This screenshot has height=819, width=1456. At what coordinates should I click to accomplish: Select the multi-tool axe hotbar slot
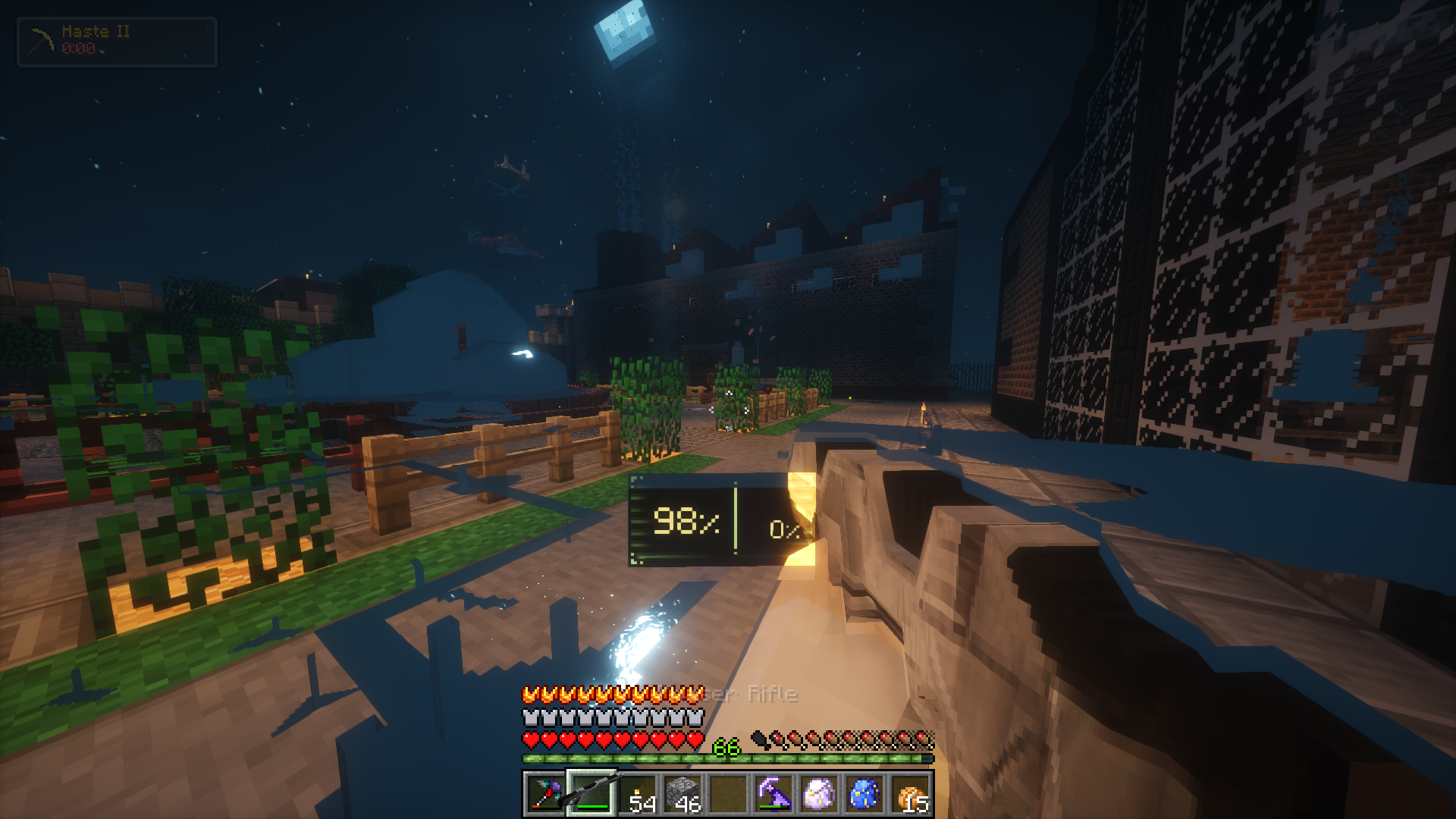point(544,794)
